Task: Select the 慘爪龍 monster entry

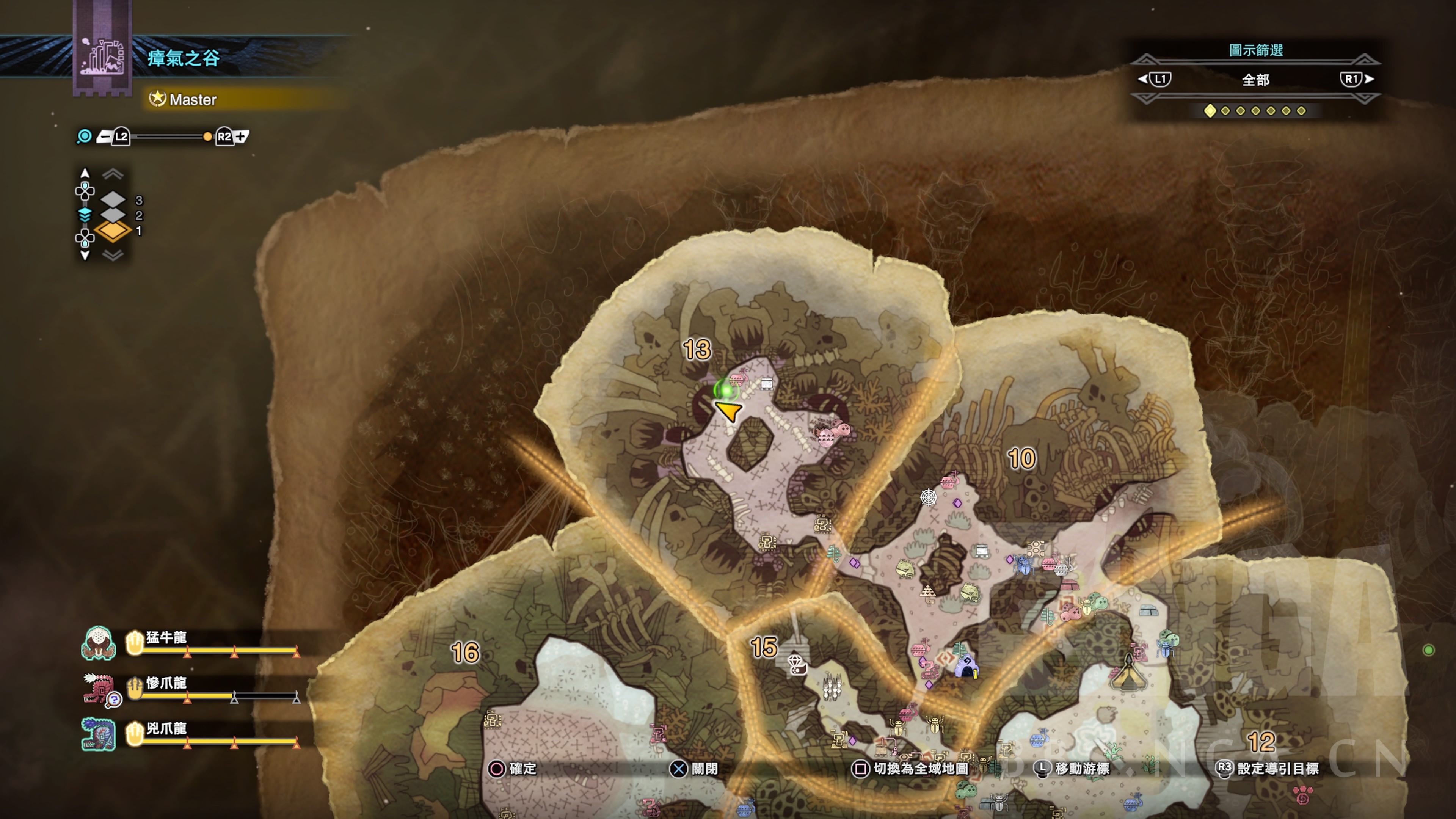Action: point(165,683)
